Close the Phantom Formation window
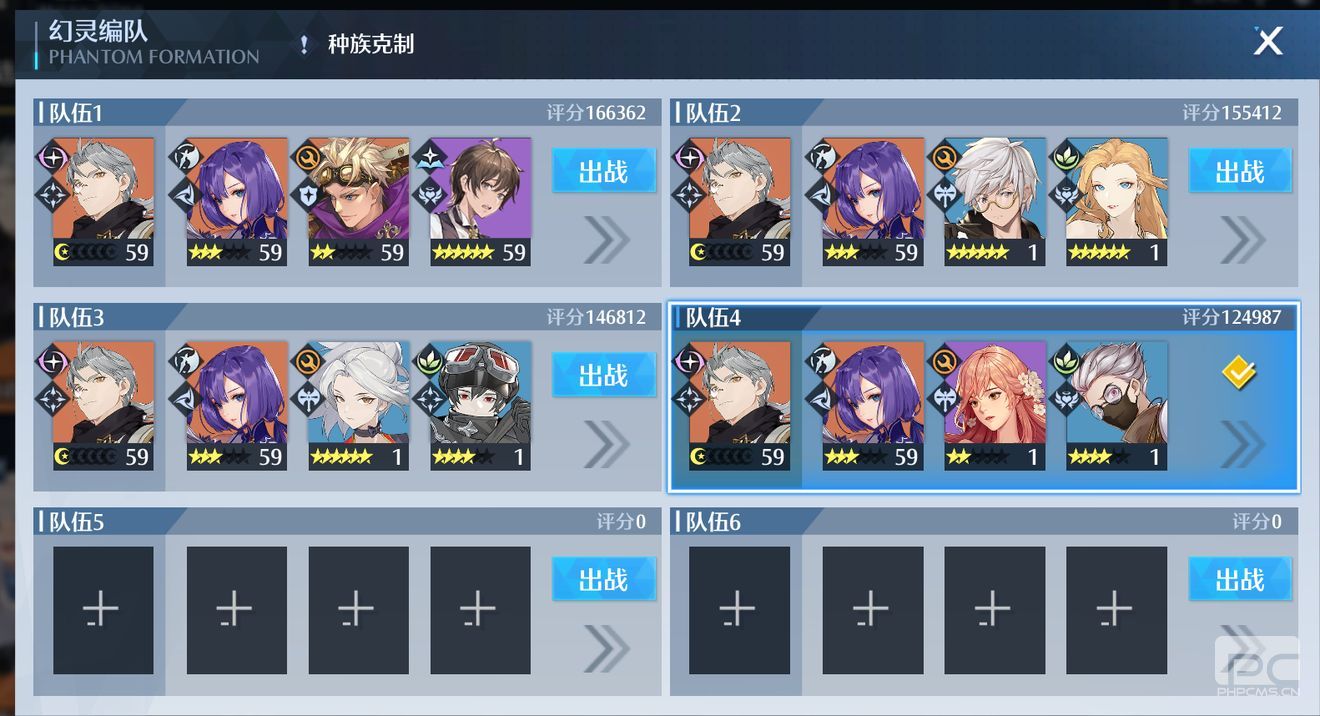Viewport: 1320px width, 716px height. [1268, 41]
